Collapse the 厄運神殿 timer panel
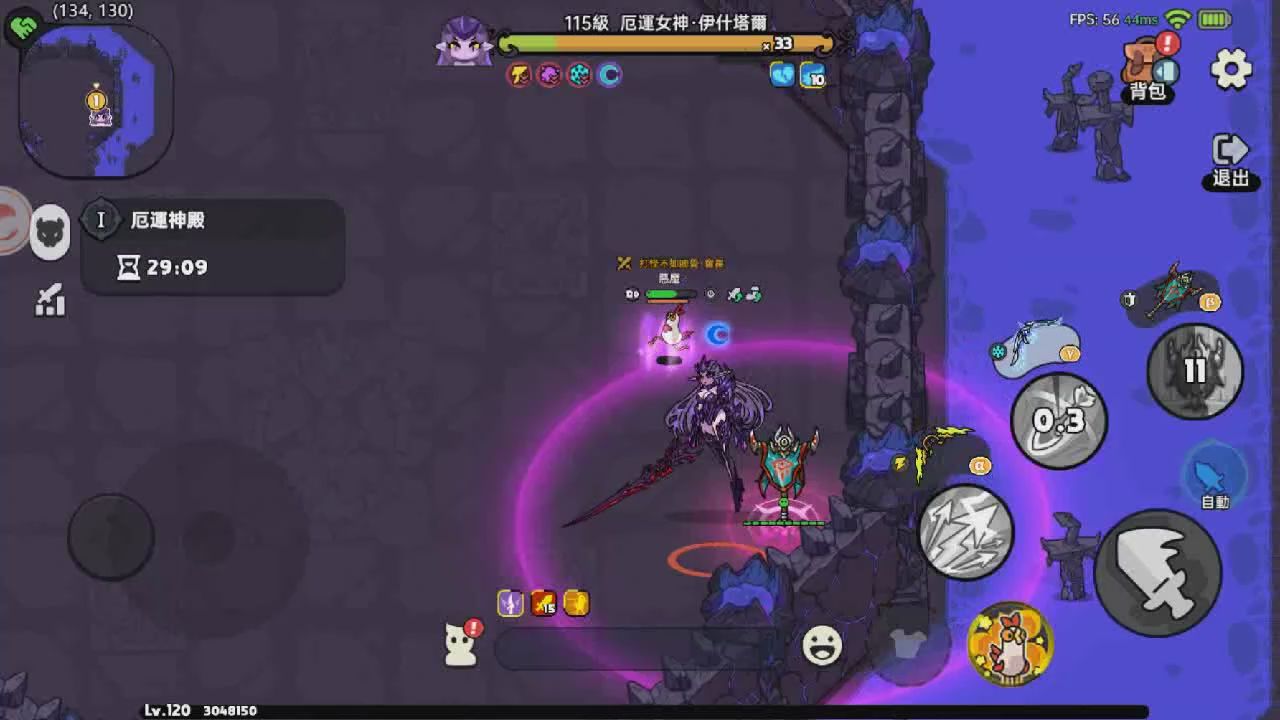 [101, 219]
